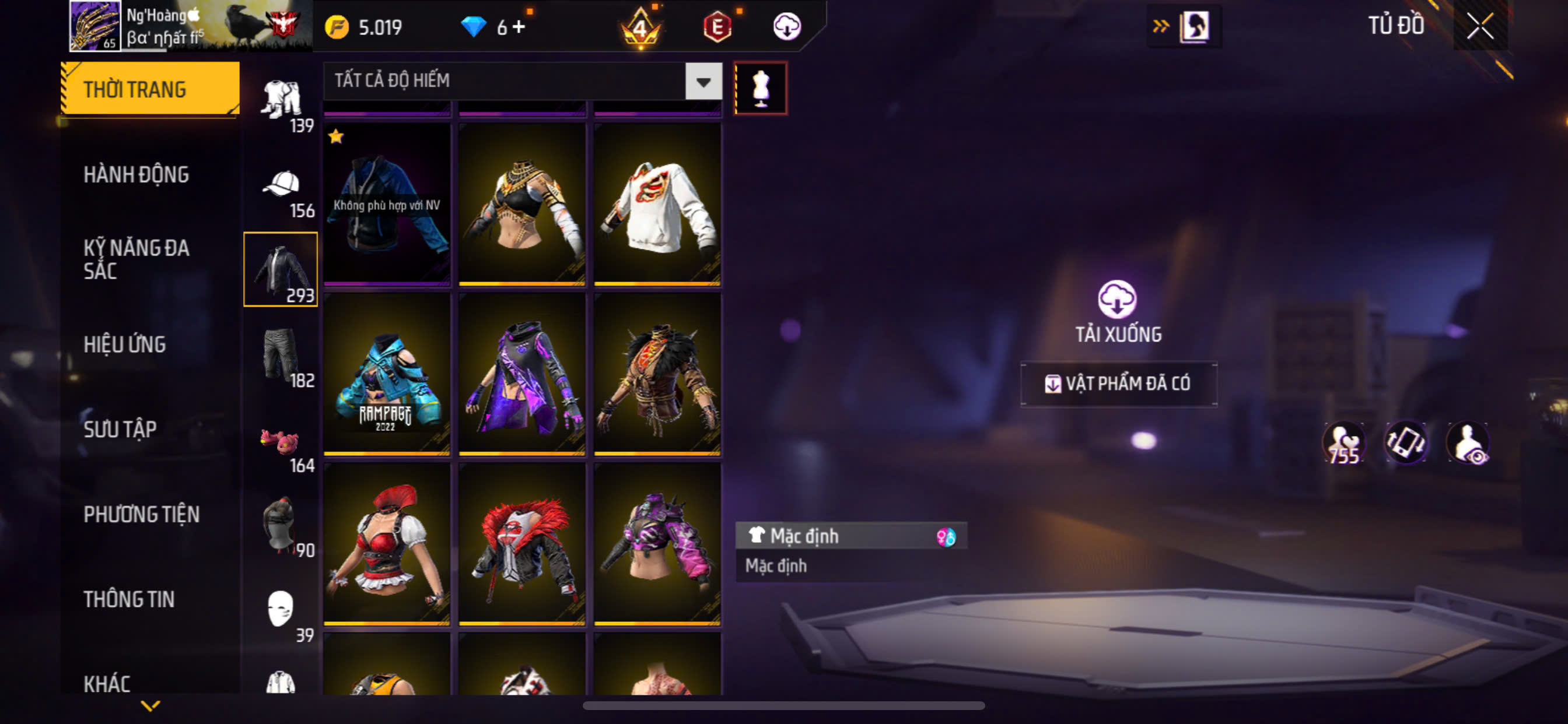The height and width of the screenshot is (724, 1568).
Task: Click Vật Phẩm Đã Có button
Action: [x=1118, y=384]
